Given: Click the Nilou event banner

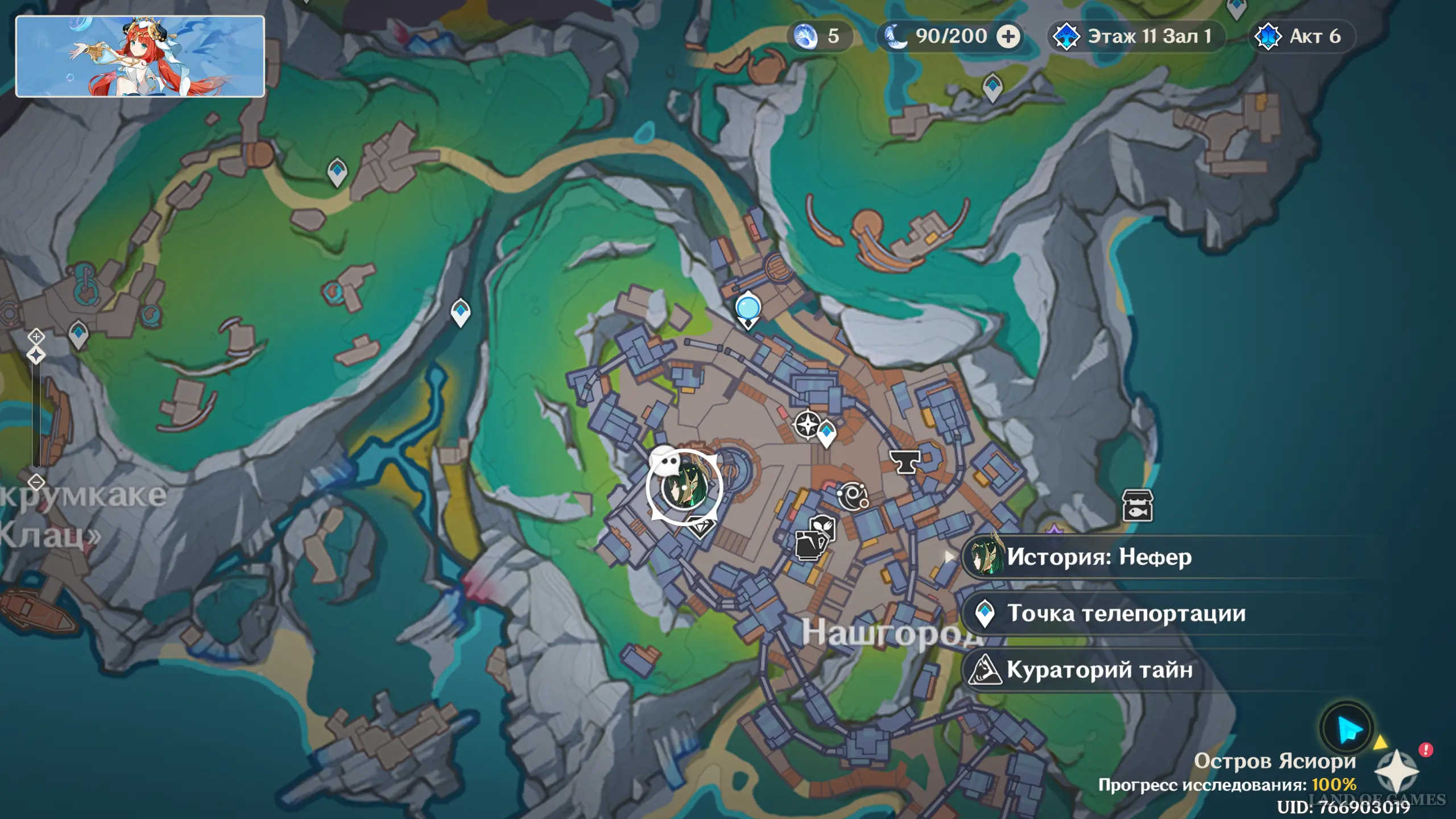Looking at the screenshot, I should click(140, 56).
